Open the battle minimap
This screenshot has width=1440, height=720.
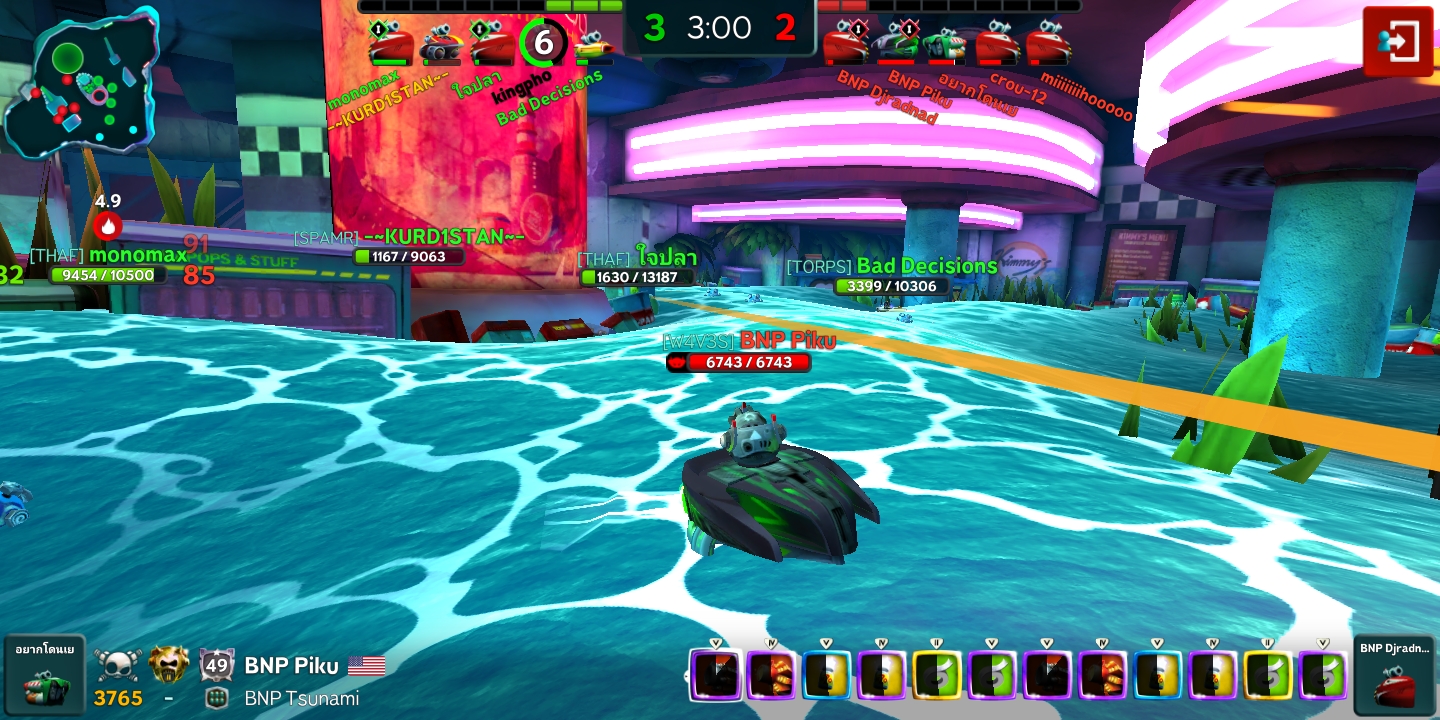(80, 82)
